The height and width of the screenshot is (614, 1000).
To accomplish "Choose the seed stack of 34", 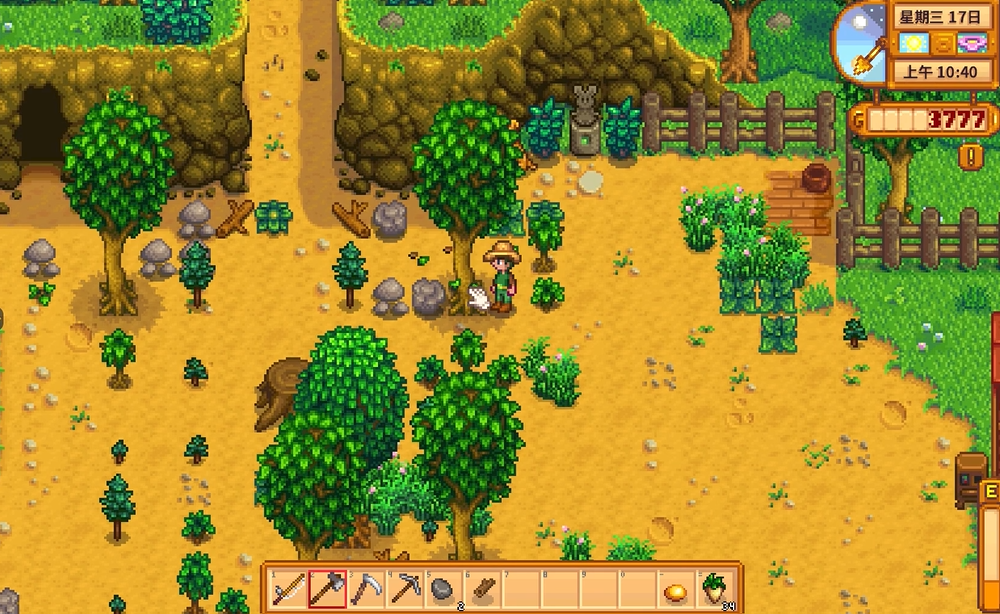I will coord(714,589).
